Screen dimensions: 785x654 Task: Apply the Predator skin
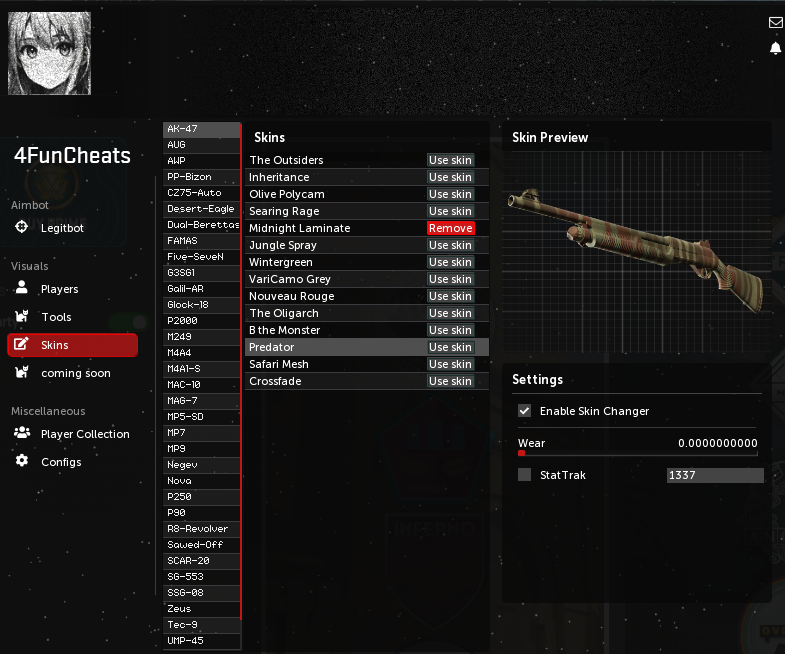pyautogui.click(x=450, y=347)
